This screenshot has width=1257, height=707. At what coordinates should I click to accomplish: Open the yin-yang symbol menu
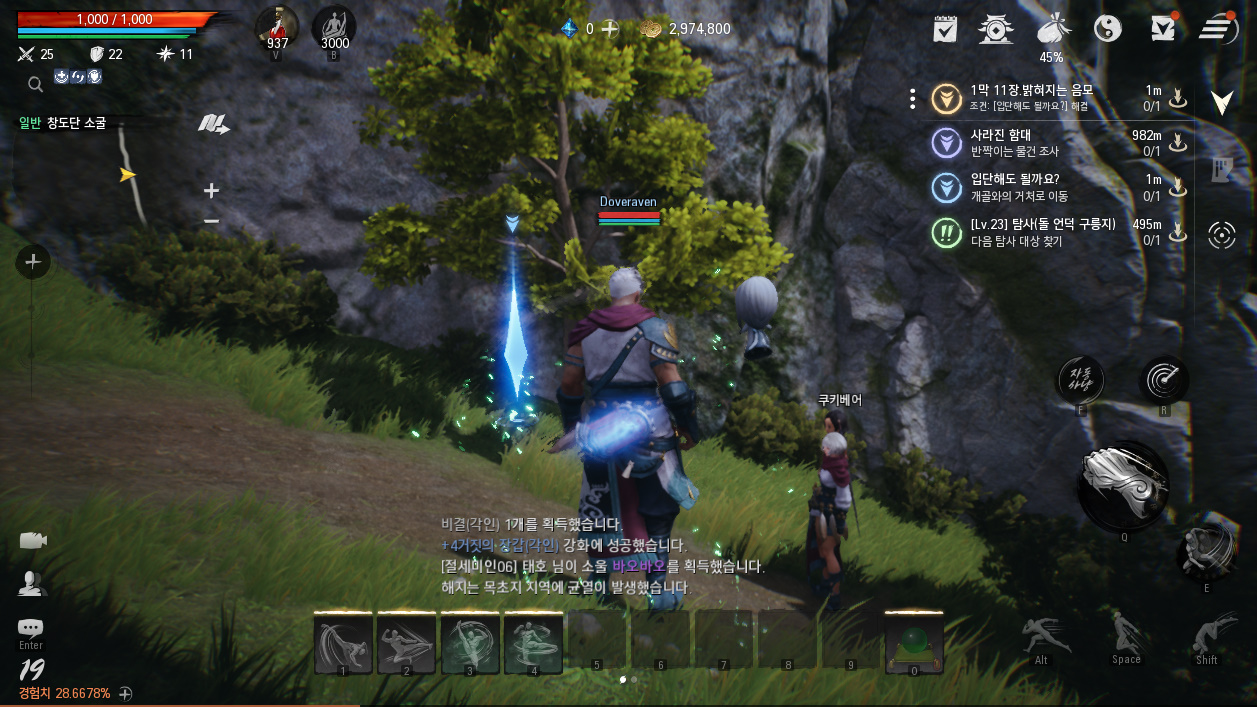pos(1107,29)
